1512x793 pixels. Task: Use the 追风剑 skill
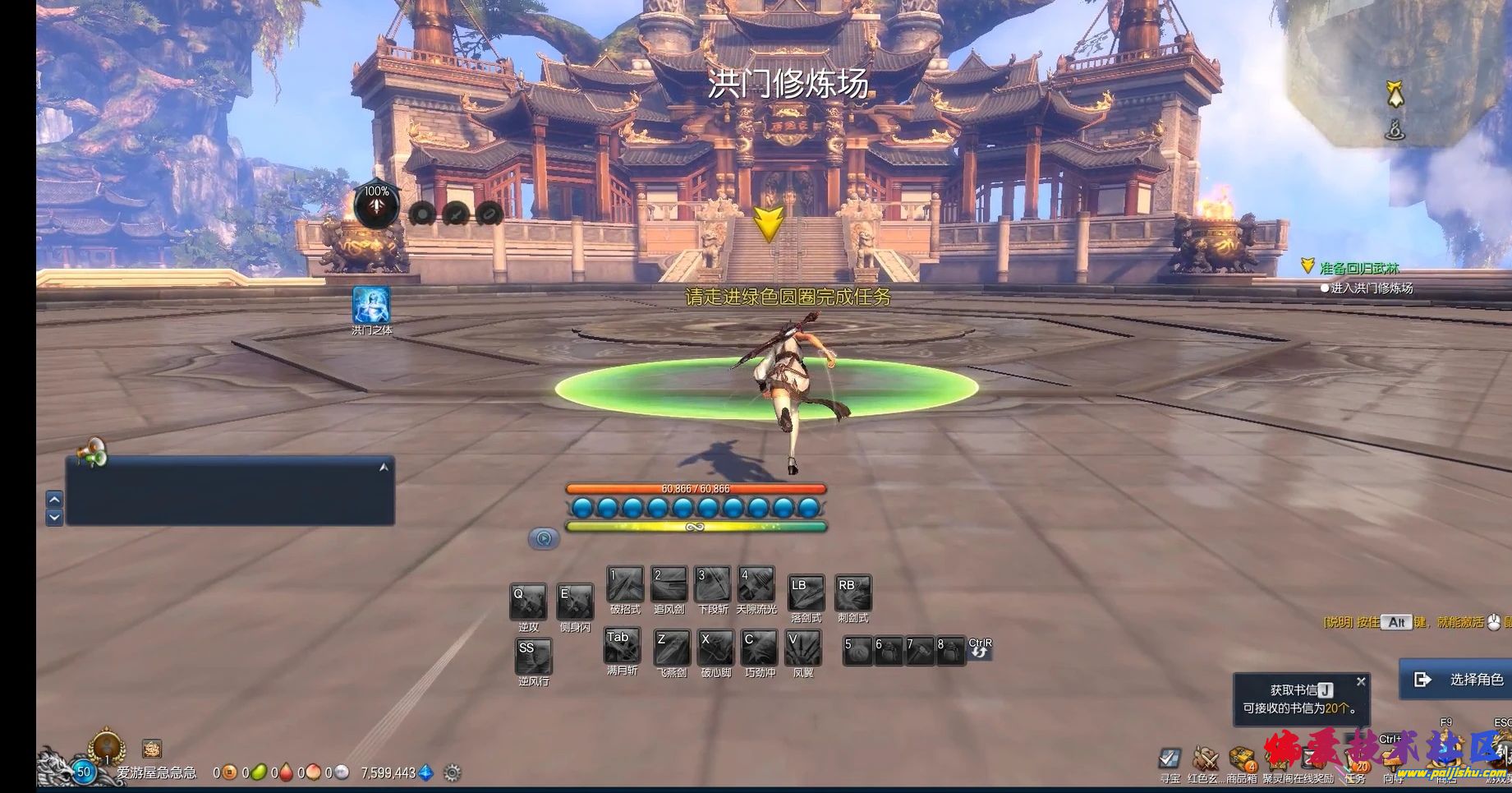[669, 585]
